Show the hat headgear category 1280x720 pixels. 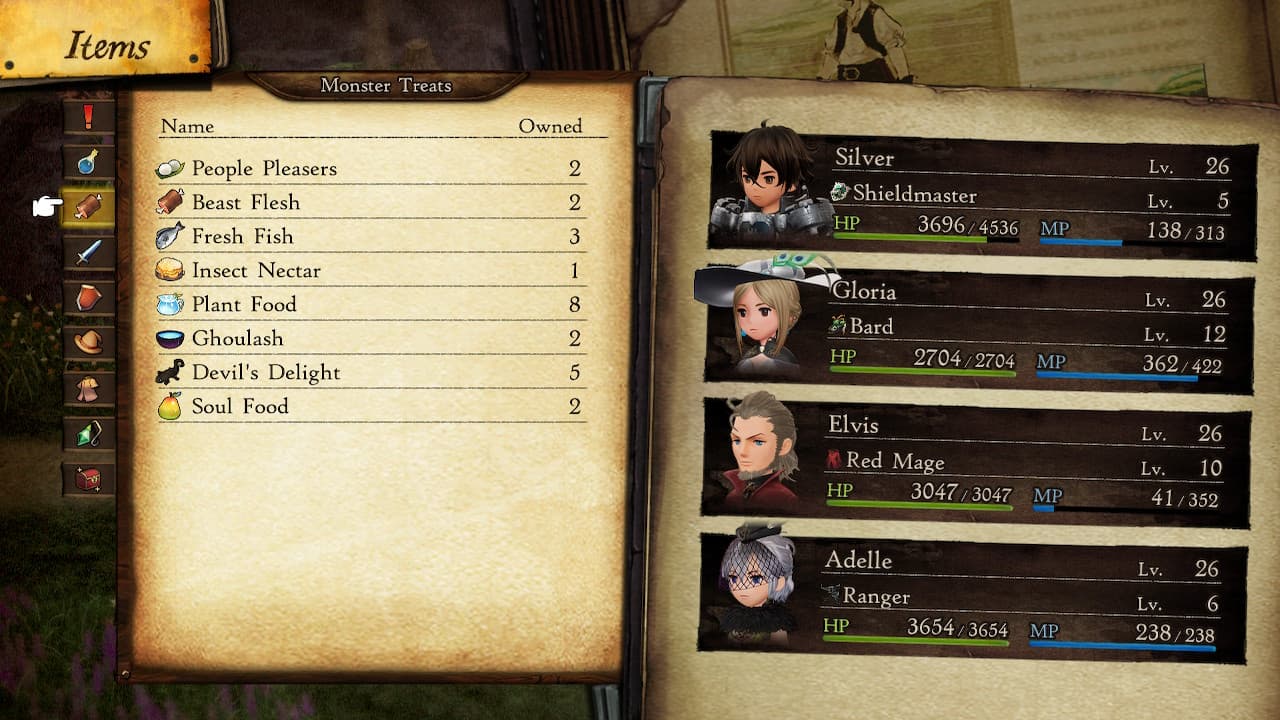tap(88, 342)
